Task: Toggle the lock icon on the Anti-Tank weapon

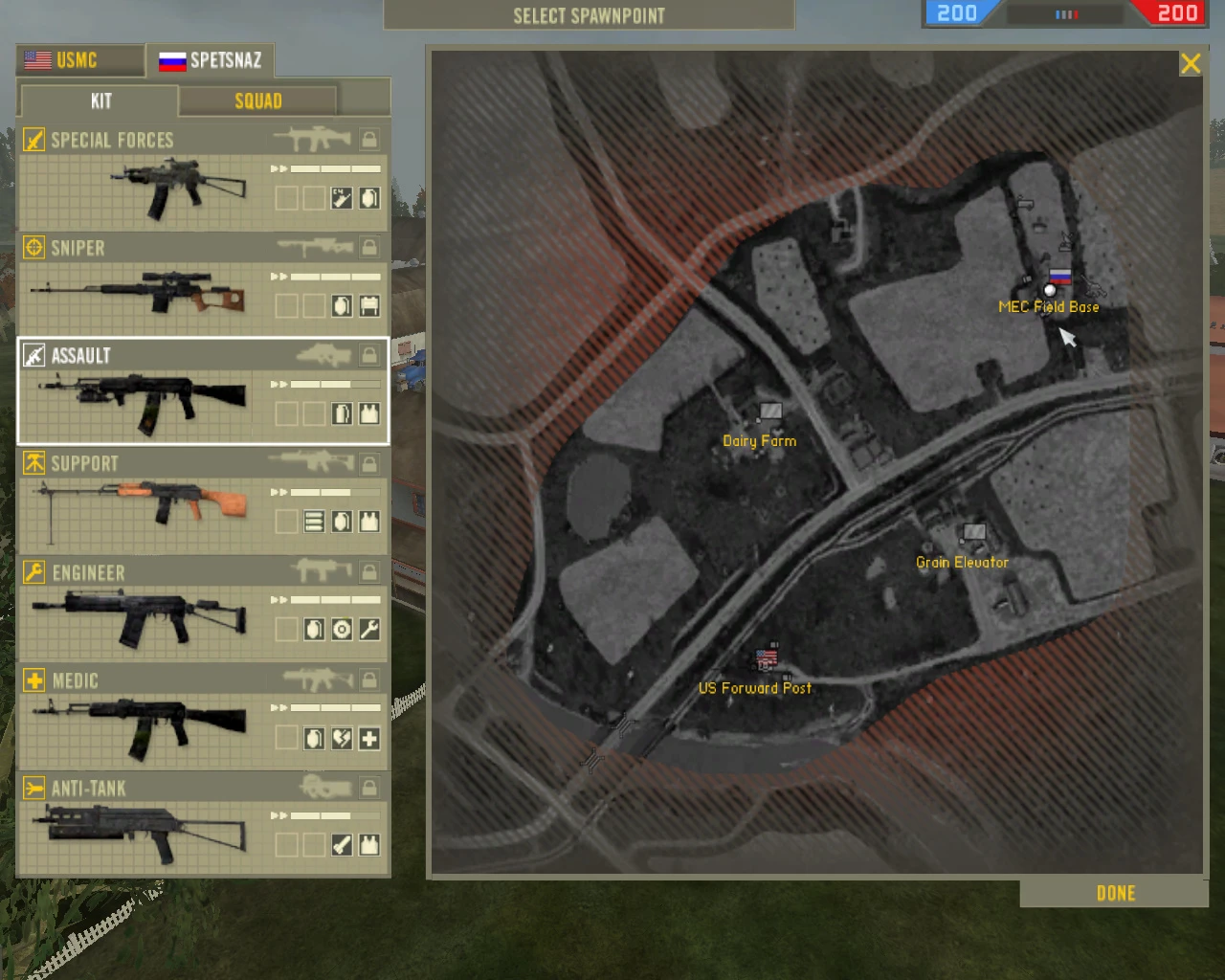Action: (368, 788)
